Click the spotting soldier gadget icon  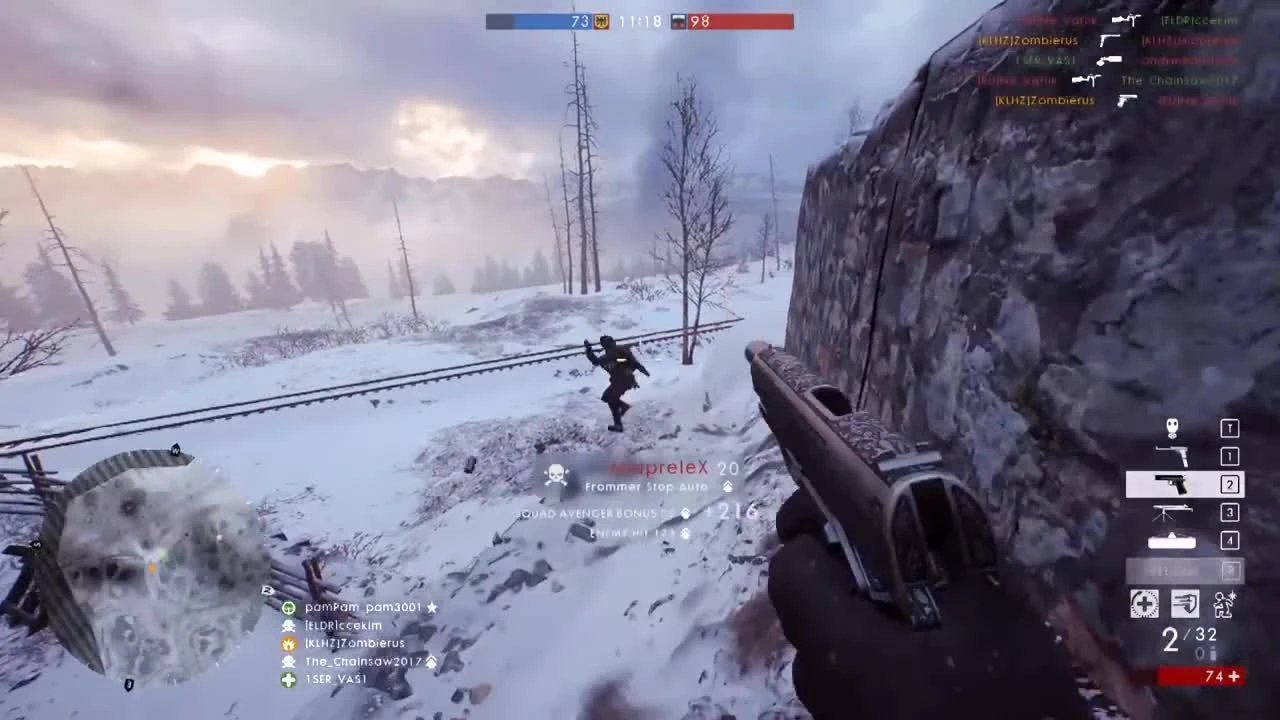click(x=1224, y=604)
